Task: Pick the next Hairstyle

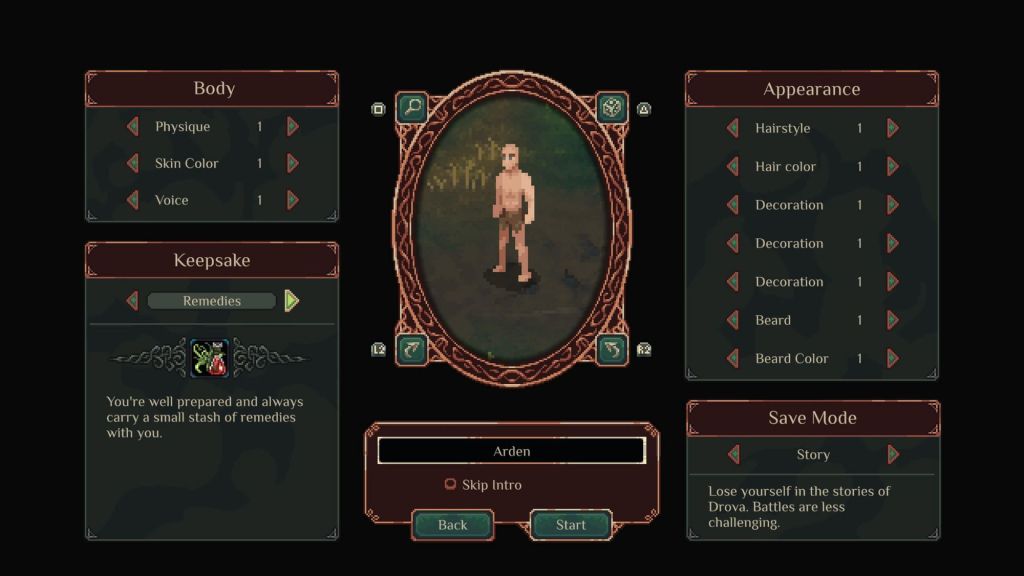Action: point(893,128)
